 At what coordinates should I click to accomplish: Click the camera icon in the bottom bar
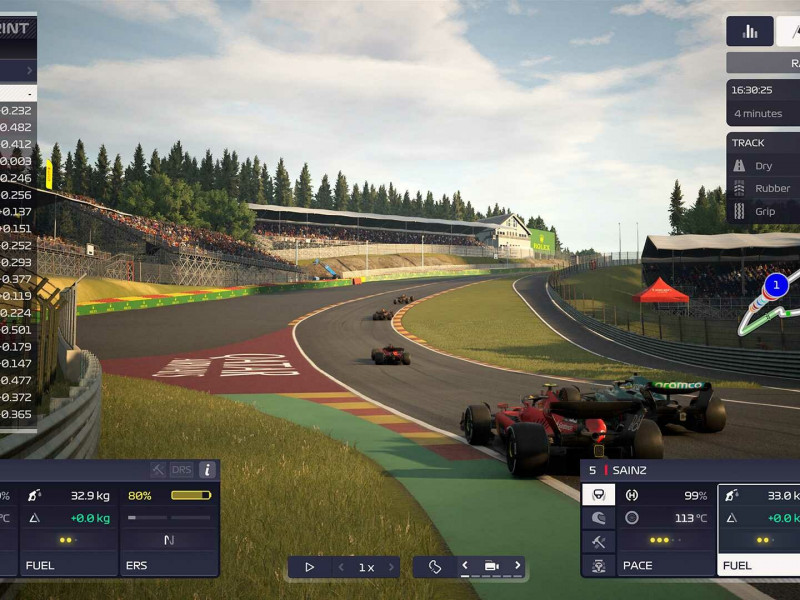tap(491, 567)
